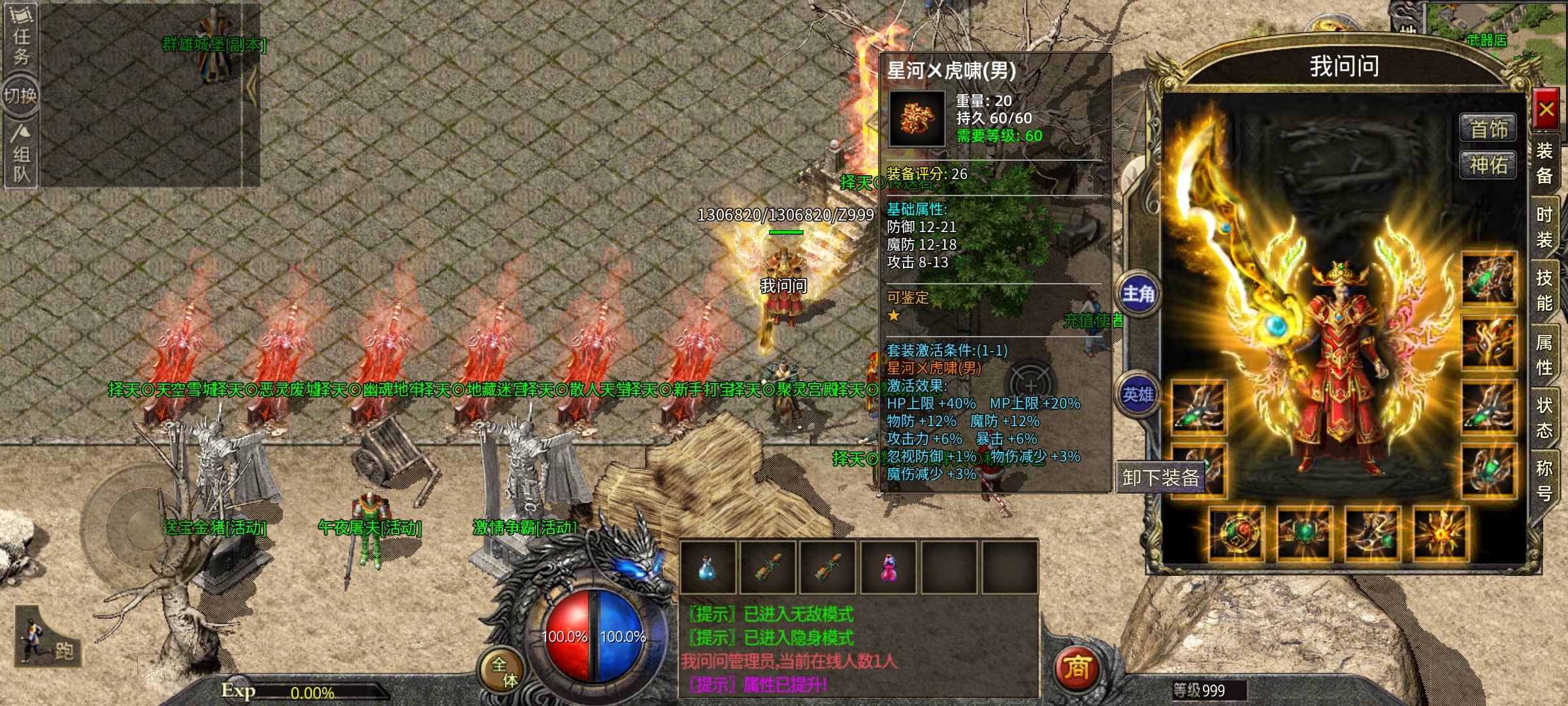Screen dimensions: 1568x706
Task: Switch to the 英雄 hero view
Action: (x=1138, y=394)
